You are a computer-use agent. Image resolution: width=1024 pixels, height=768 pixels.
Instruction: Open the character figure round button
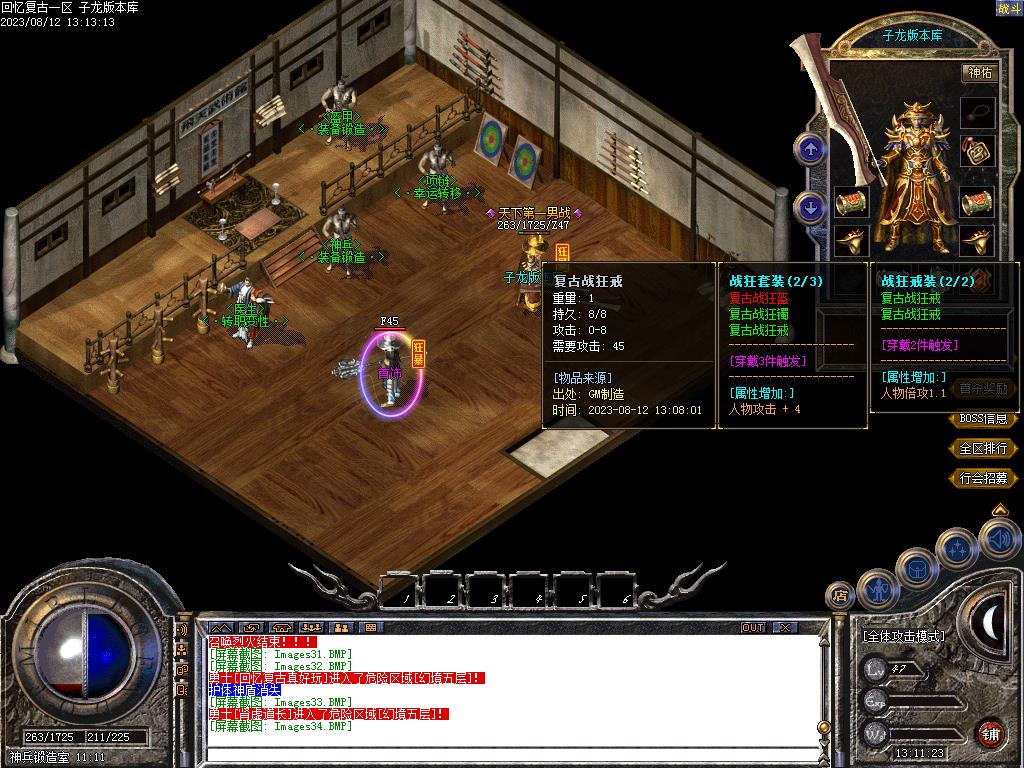tap(877, 589)
